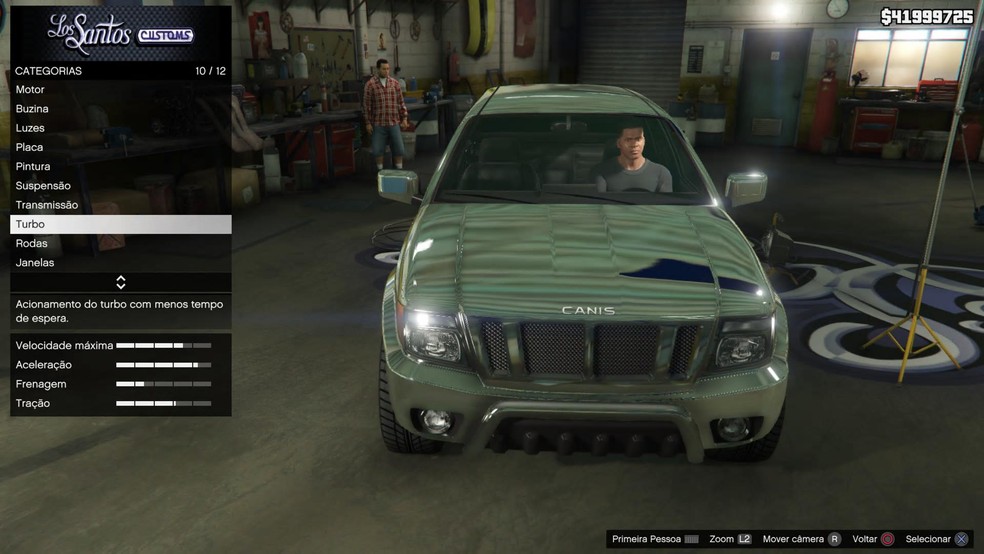Viewport: 984px width, 554px height.
Task: Click the category list scroll arrows
Action: click(121, 282)
